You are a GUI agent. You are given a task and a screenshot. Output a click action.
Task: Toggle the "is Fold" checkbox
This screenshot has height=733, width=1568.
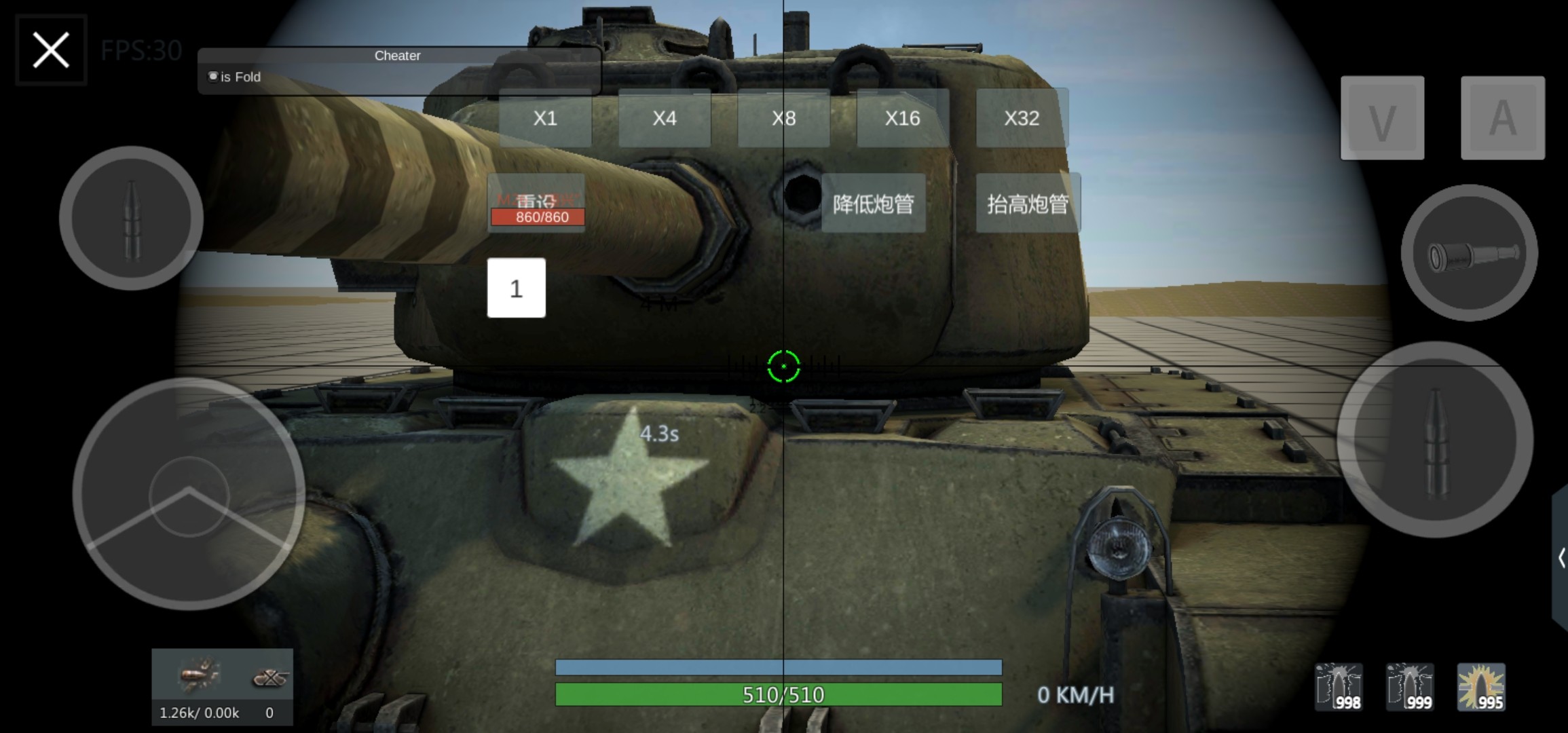[213, 77]
